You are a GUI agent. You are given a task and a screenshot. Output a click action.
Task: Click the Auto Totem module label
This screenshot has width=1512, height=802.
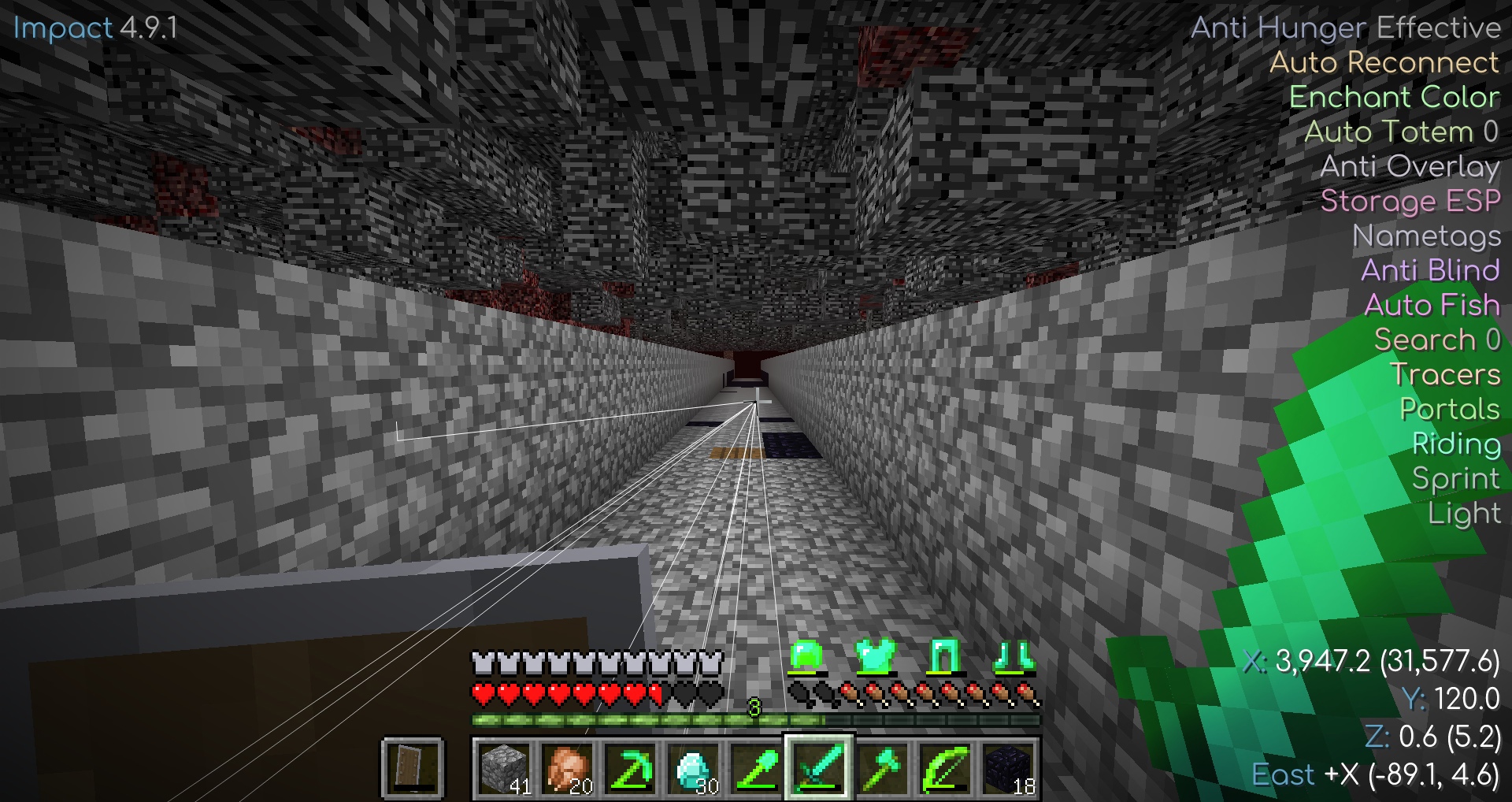tap(1400, 132)
